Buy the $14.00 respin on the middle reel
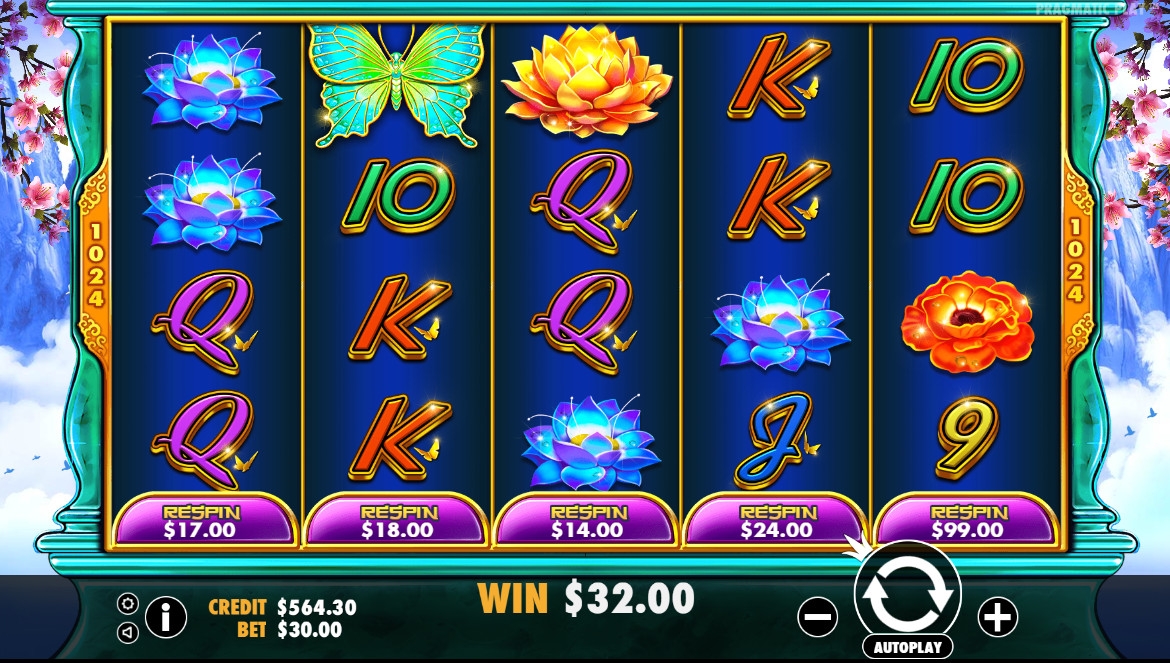 [585, 521]
